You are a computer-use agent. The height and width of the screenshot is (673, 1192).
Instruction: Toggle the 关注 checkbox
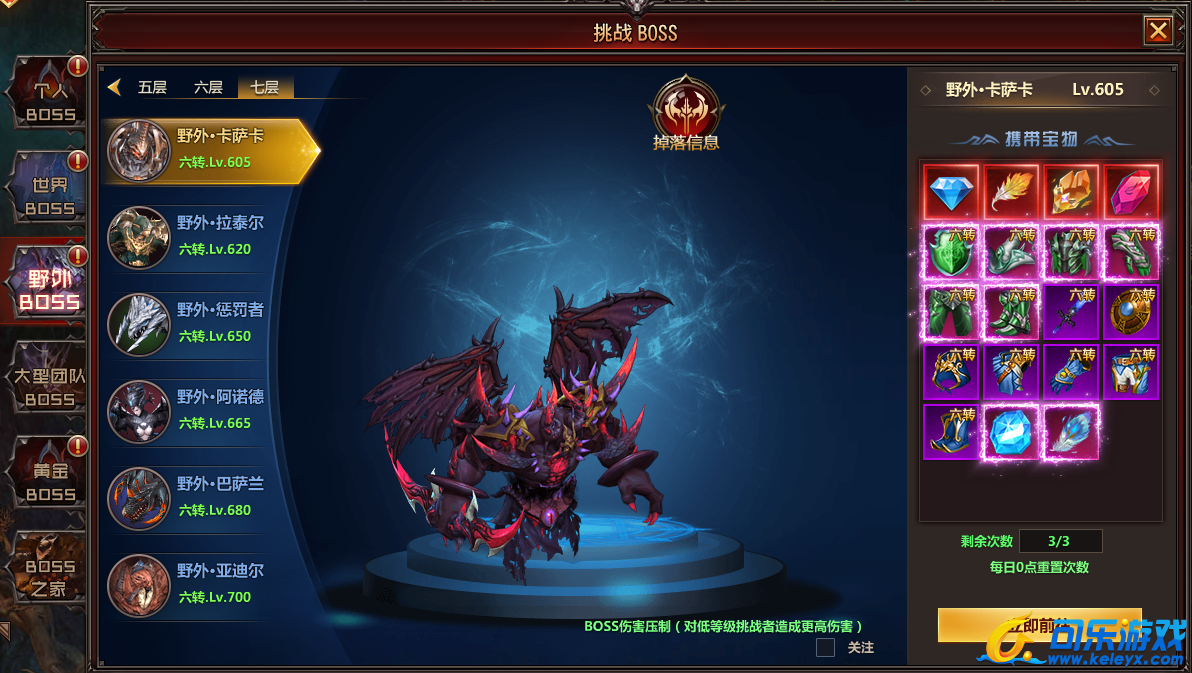click(x=825, y=647)
